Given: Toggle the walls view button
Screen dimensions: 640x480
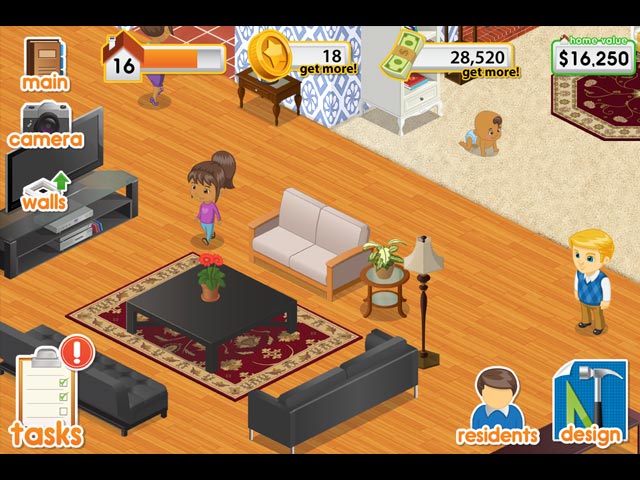Looking at the screenshot, I should pyautogui.click(x=44, y=190).
